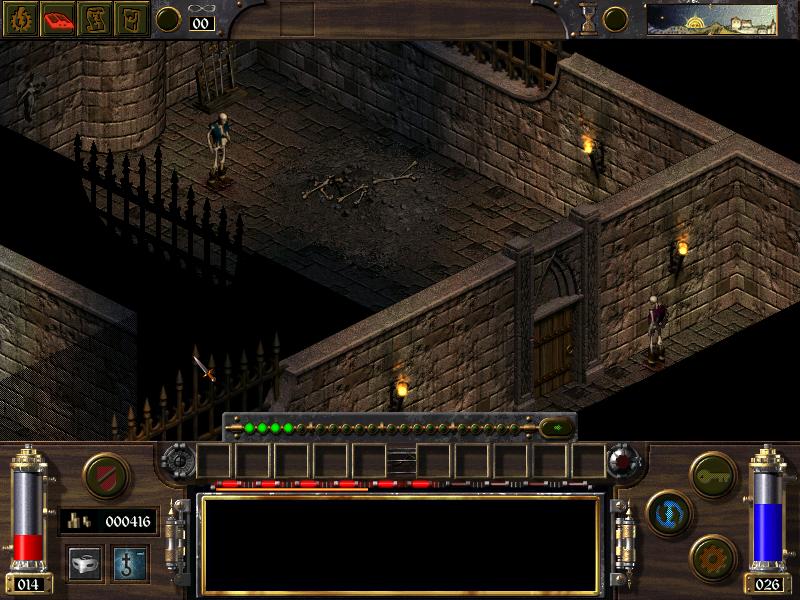This screenshot has height=600, width=800.
Task: Open the world map scroll icon
Action: coord(95,19)
